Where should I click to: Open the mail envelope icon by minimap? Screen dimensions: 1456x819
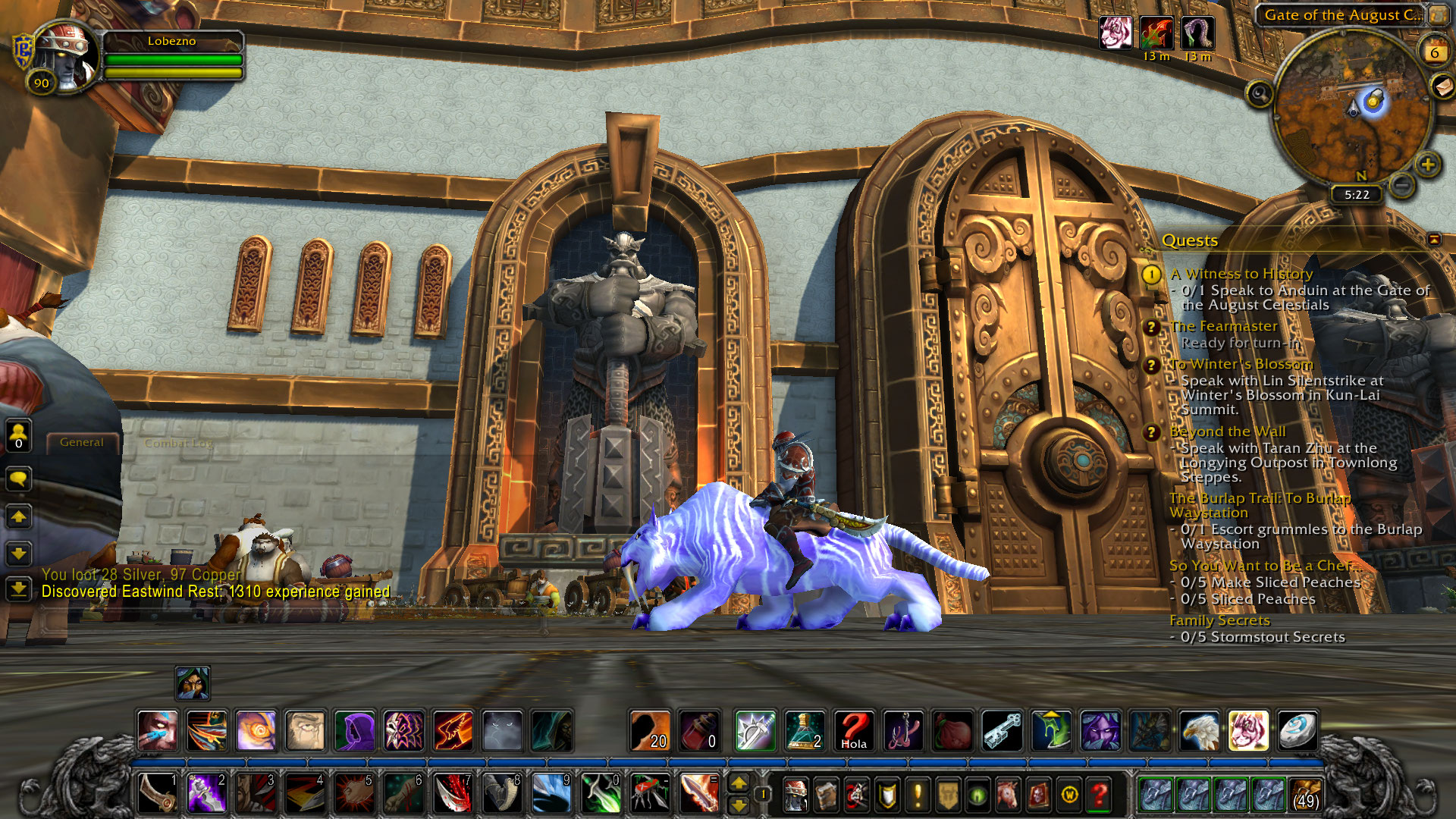pos(1442,87)
